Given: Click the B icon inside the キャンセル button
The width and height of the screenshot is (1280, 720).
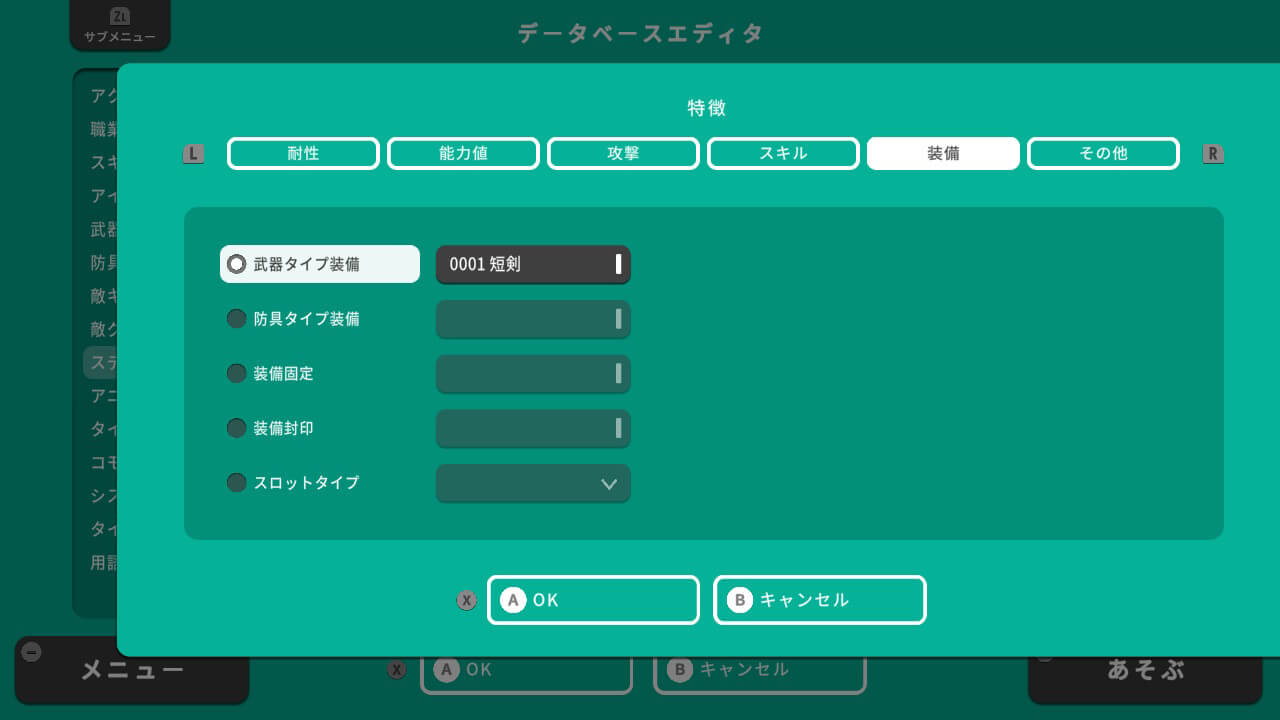Looking at the screenshot, I should (742, 600).
